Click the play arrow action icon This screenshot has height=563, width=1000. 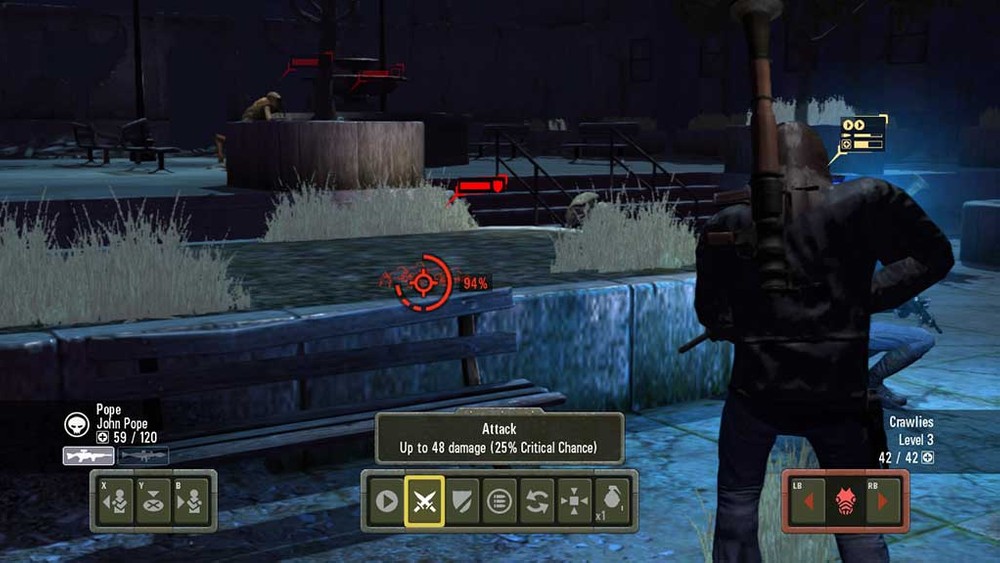coord(386,501)
